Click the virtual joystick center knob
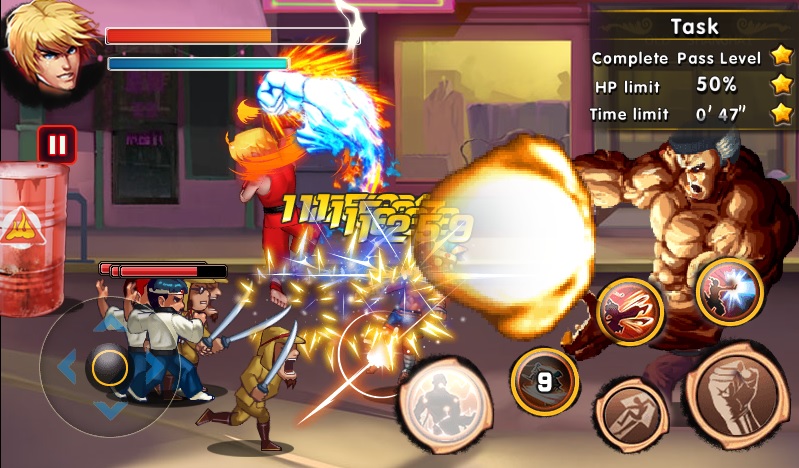Screen dimensions: 799x468 tap(108, 367)
